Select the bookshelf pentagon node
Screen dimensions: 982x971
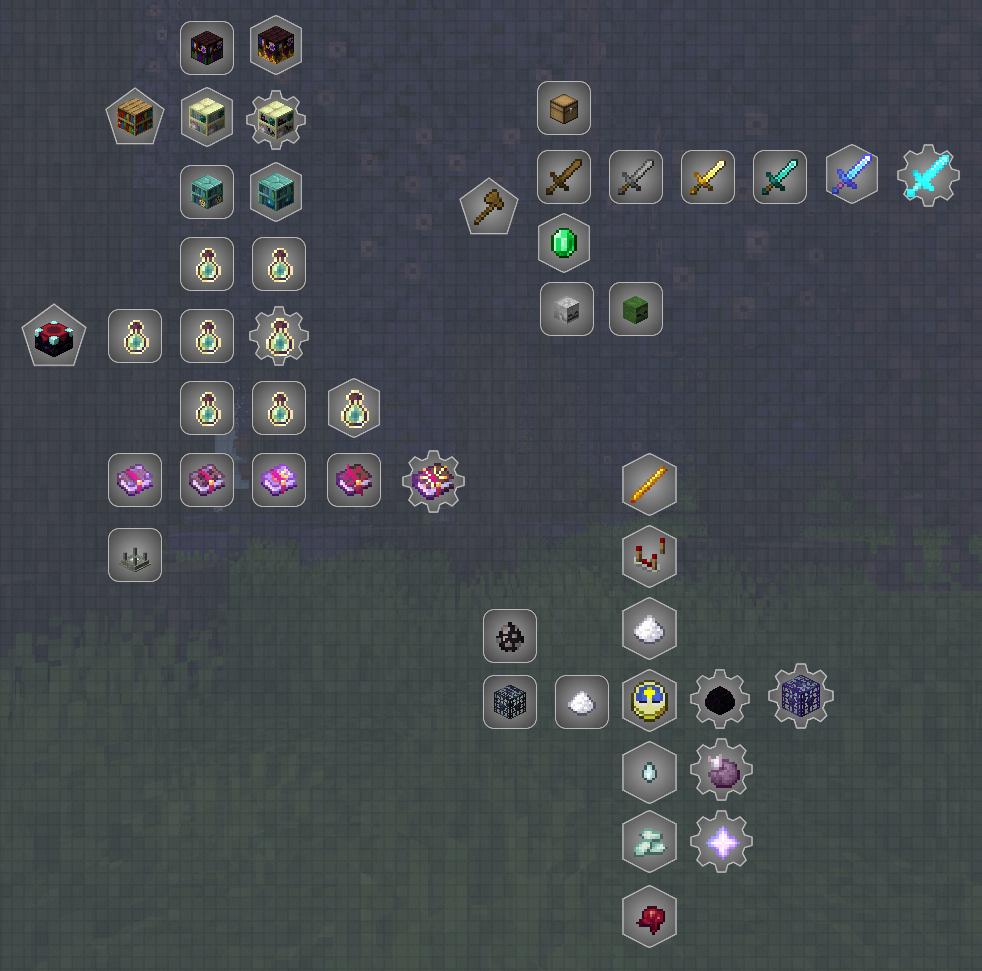135,117
